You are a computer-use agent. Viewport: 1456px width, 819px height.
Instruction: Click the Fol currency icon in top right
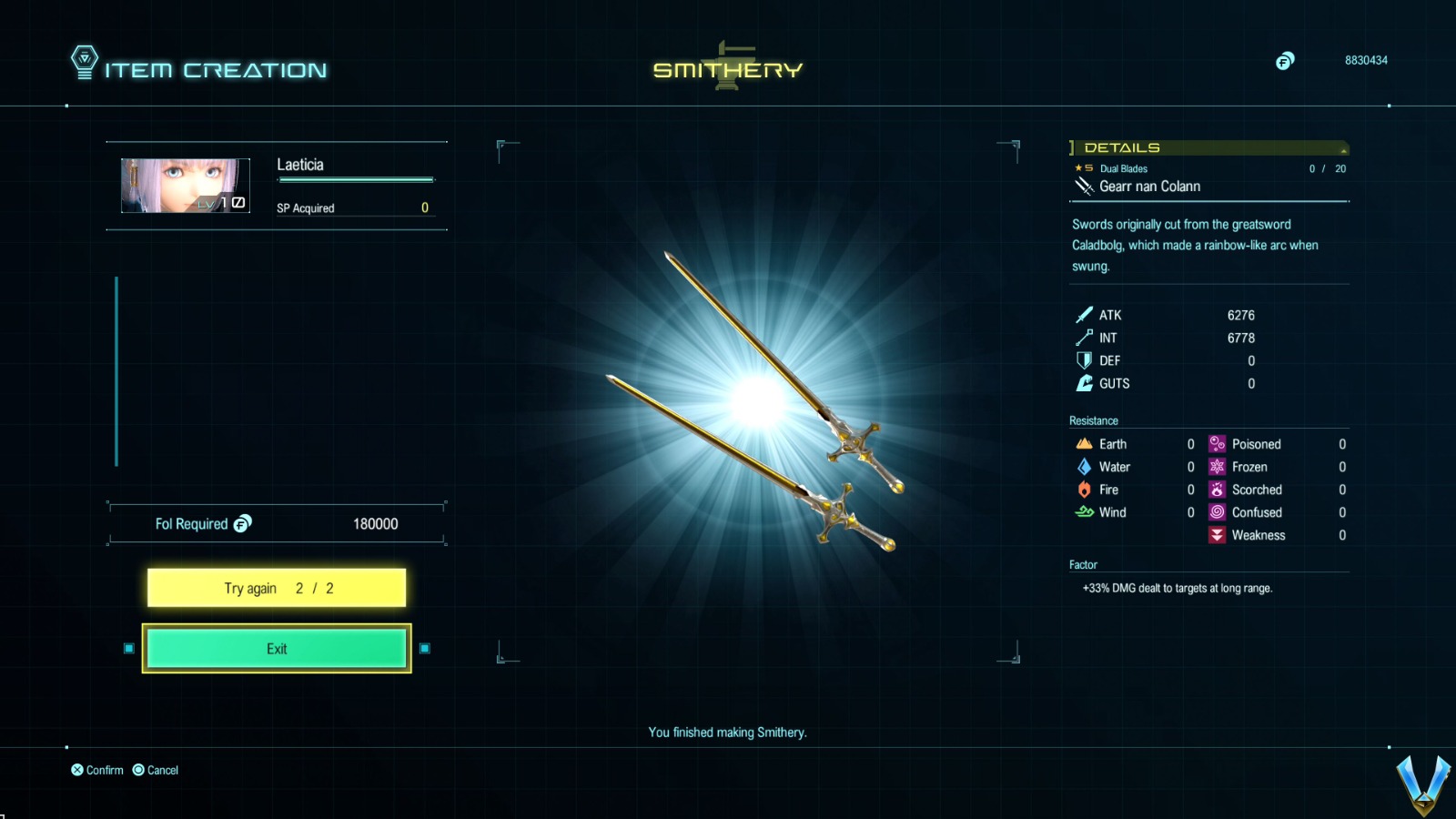pyautogui.click(x=1286, y=61)
